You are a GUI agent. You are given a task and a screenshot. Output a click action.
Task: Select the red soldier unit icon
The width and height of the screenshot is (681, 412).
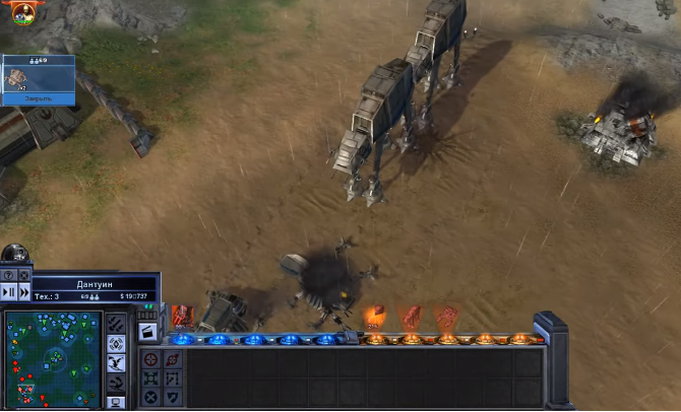pos(182,316)
